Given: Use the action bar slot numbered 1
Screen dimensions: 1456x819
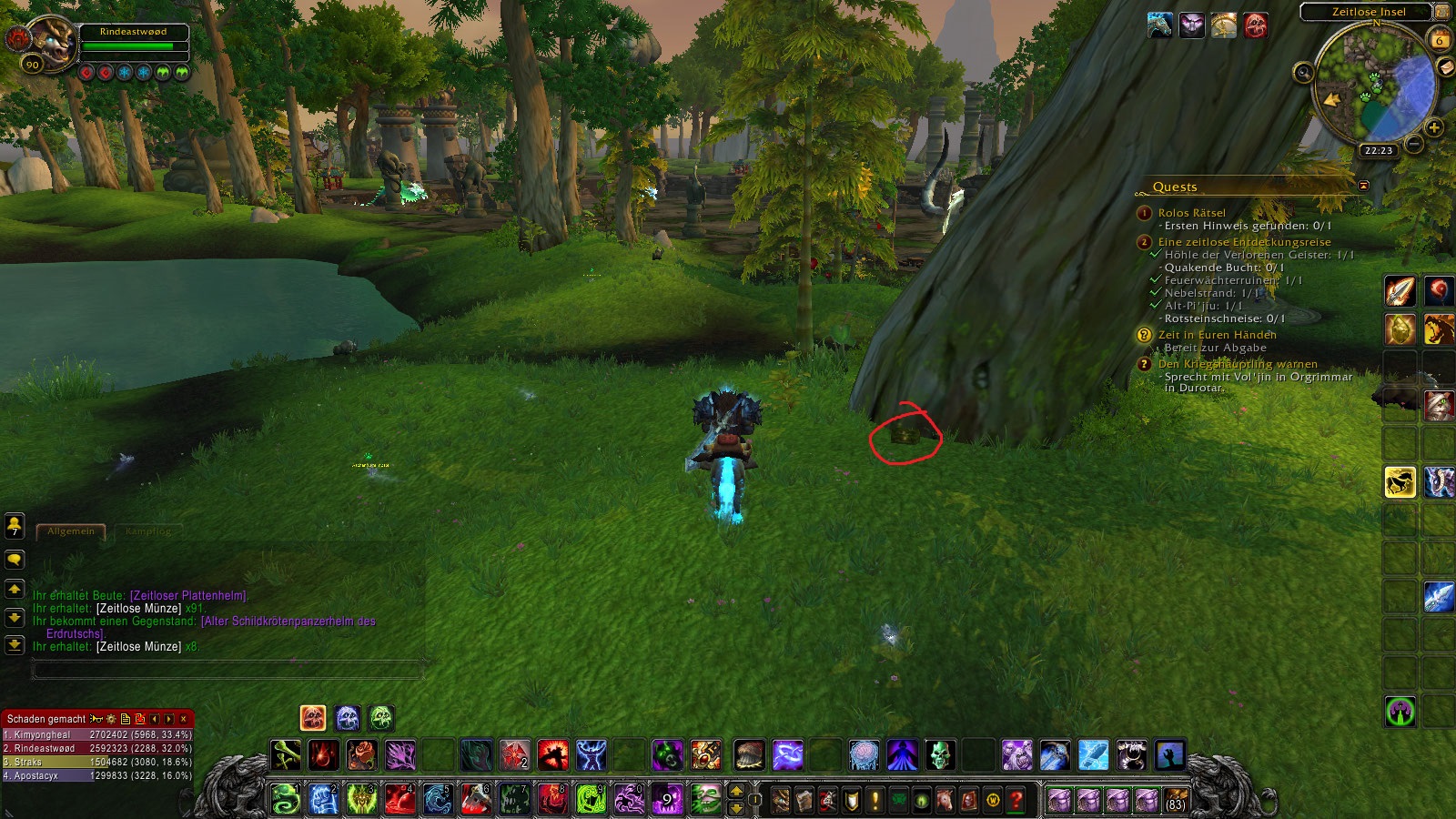Looking at the screenshot, I should pos(286,799).
